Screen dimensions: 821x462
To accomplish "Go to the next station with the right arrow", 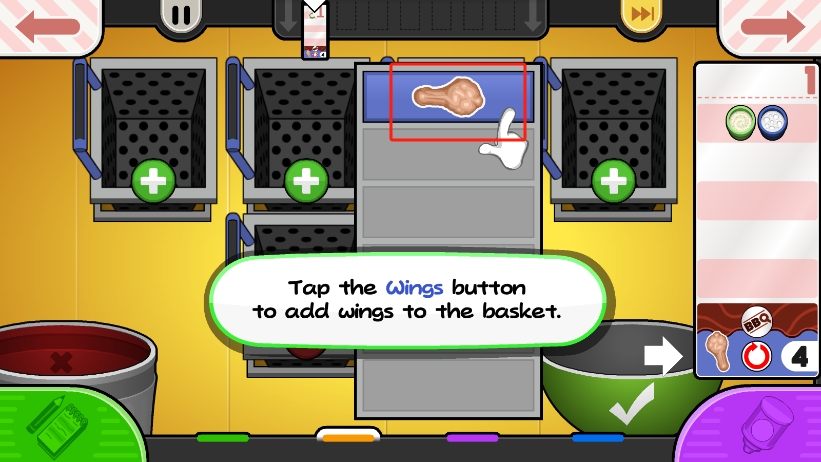I will click(771, 23).
